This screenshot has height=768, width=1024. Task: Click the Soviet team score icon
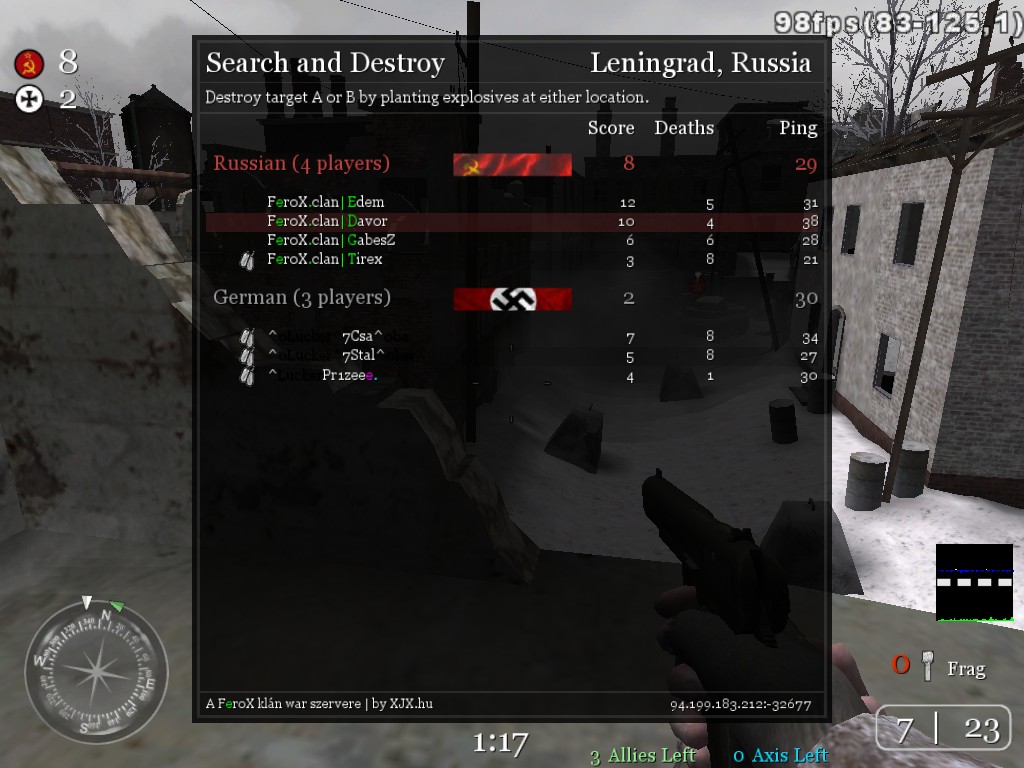tap(29, 64)
